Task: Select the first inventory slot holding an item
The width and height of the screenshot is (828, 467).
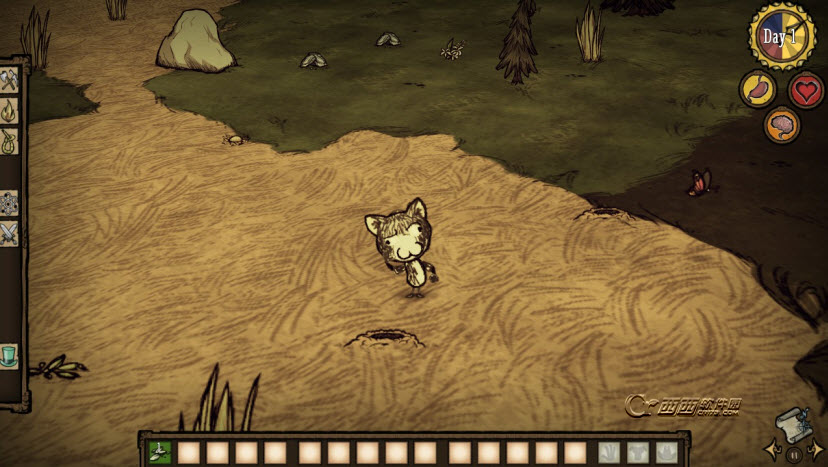Action: [160, 452]
